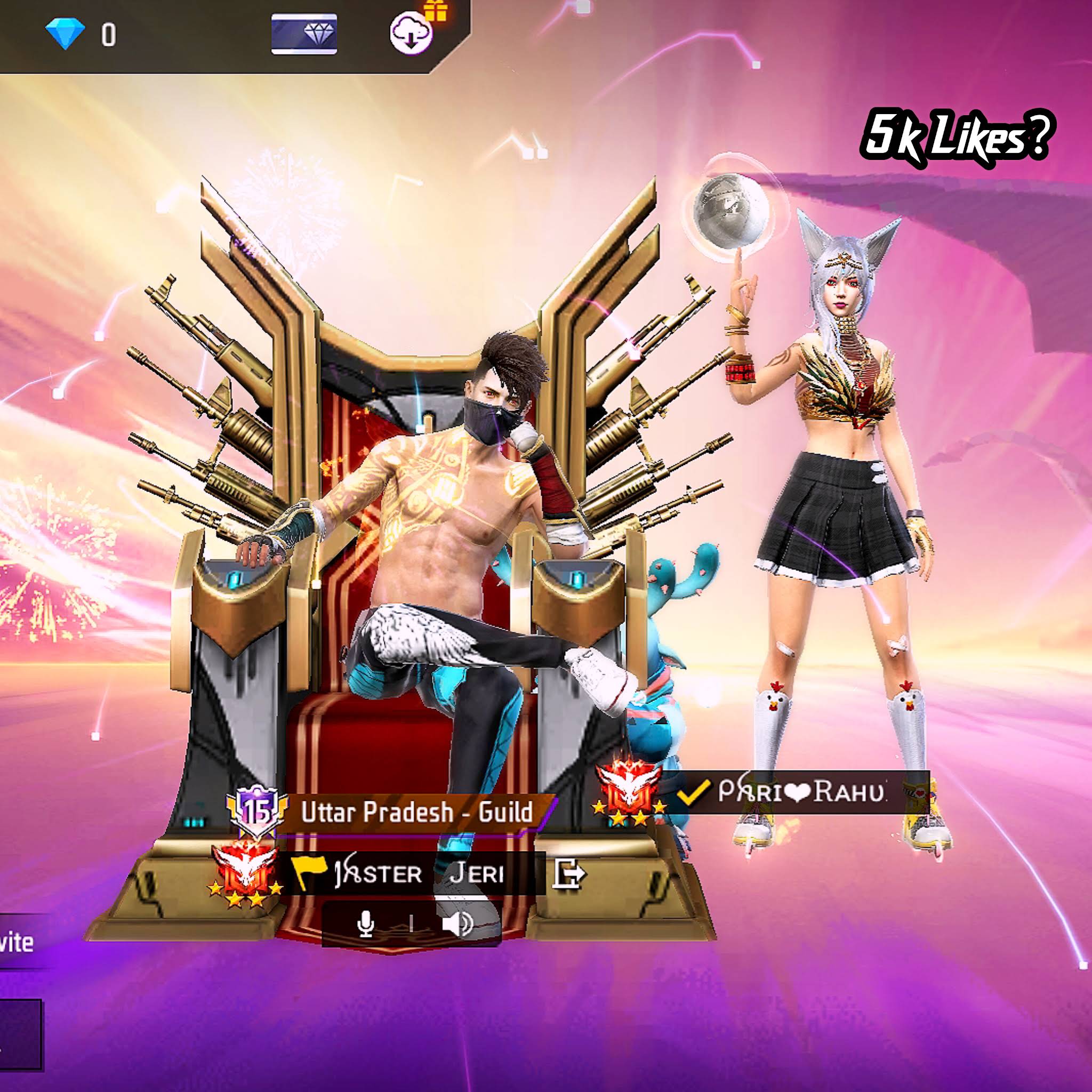Open the Uttar Pradesh guild banner
This screenshot has height=1092, width=1092.
coord(416,813)
